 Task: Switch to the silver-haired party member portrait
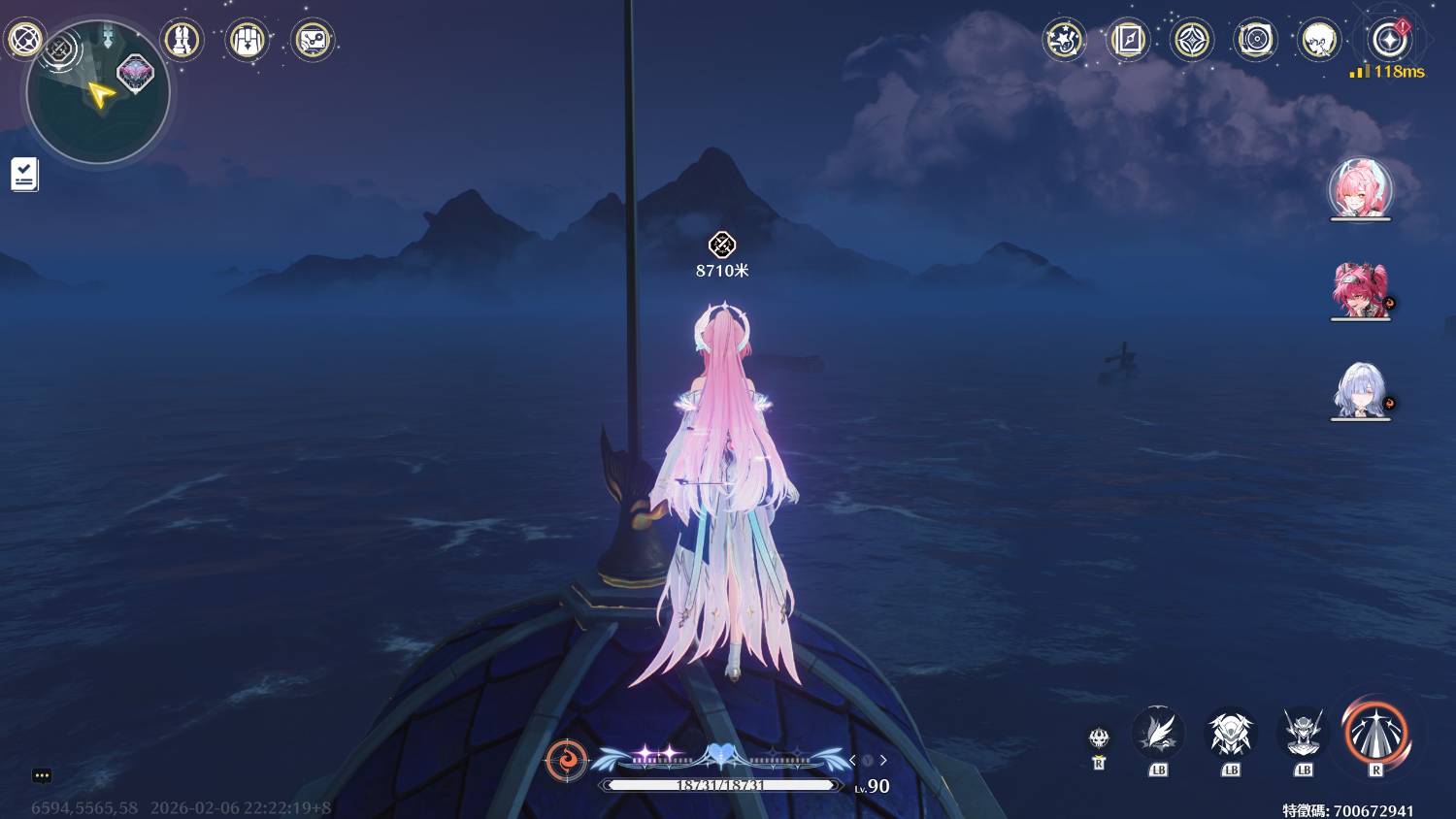point(1360,390)
